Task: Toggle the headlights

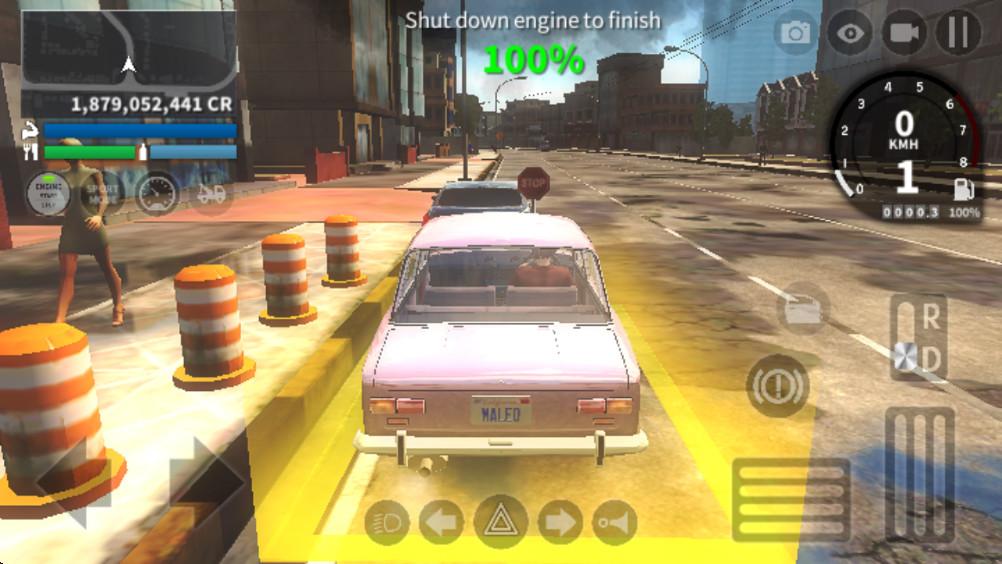Action: pos(387,521)
